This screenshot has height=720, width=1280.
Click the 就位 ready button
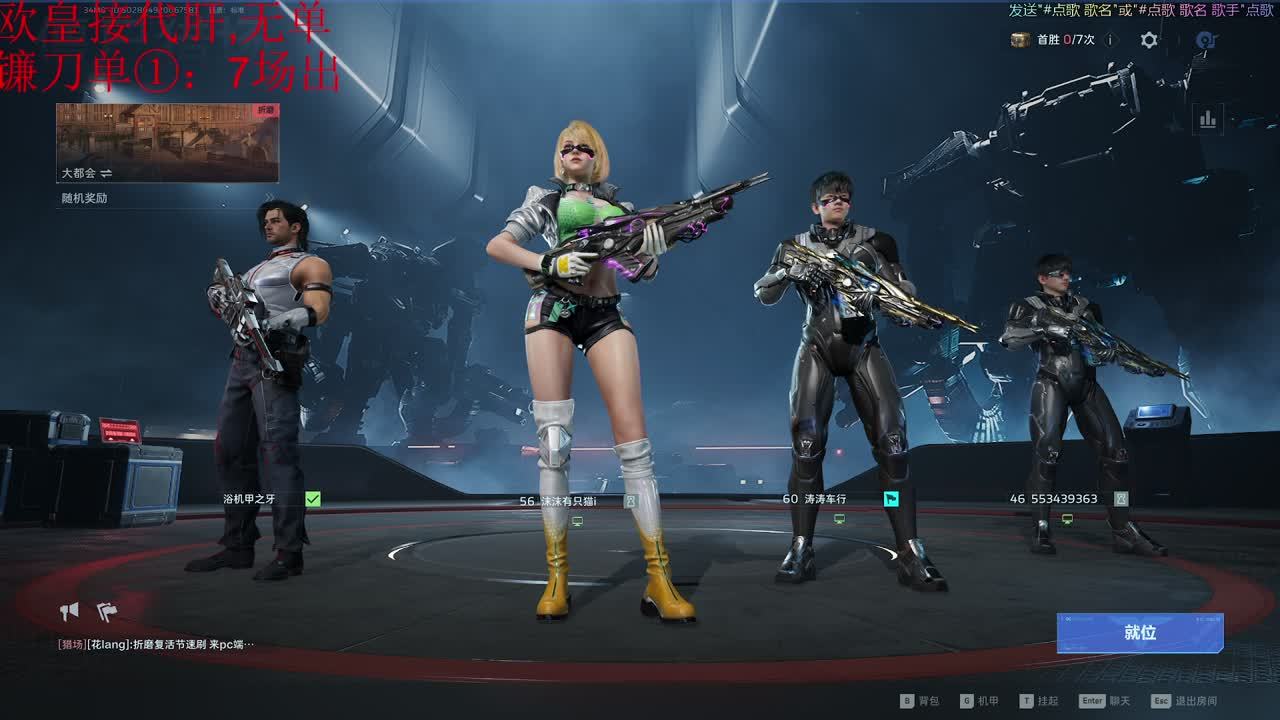[x=1140, y=633]
